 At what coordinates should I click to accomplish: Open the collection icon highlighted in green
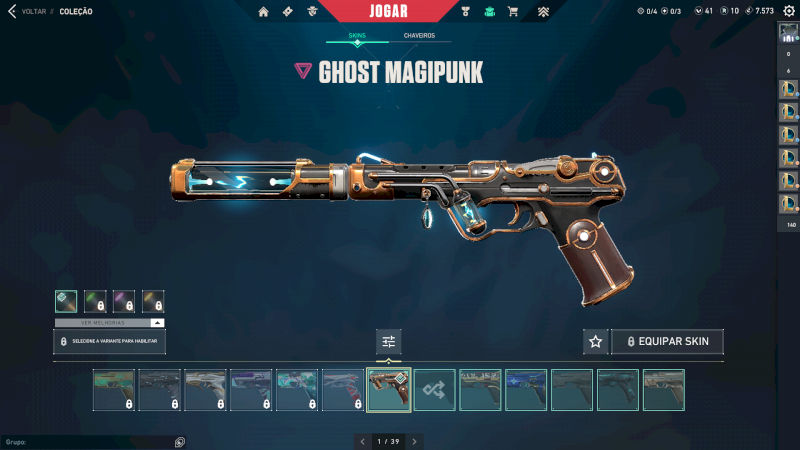pos(489,12)
